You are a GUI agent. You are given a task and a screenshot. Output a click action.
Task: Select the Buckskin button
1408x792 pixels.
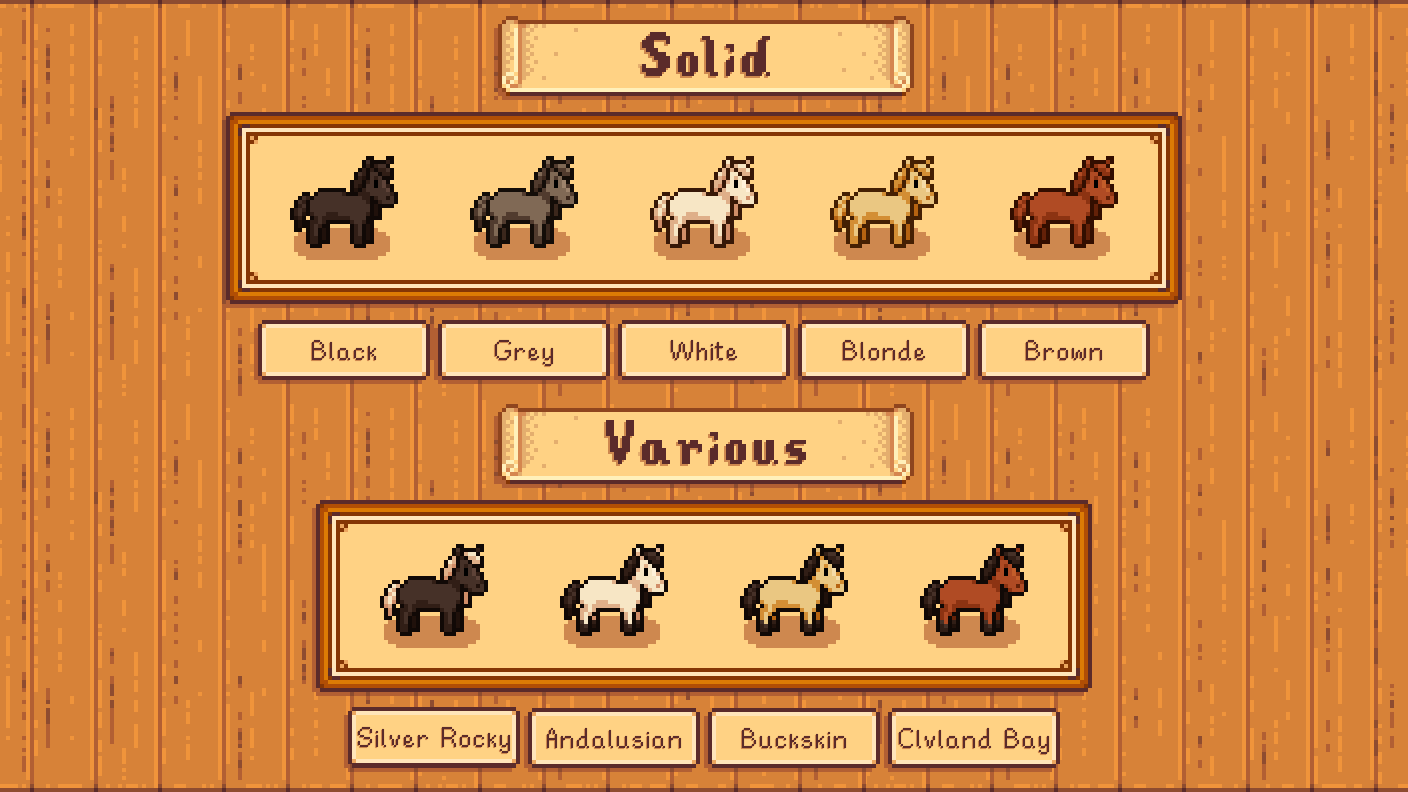[793, 739]
